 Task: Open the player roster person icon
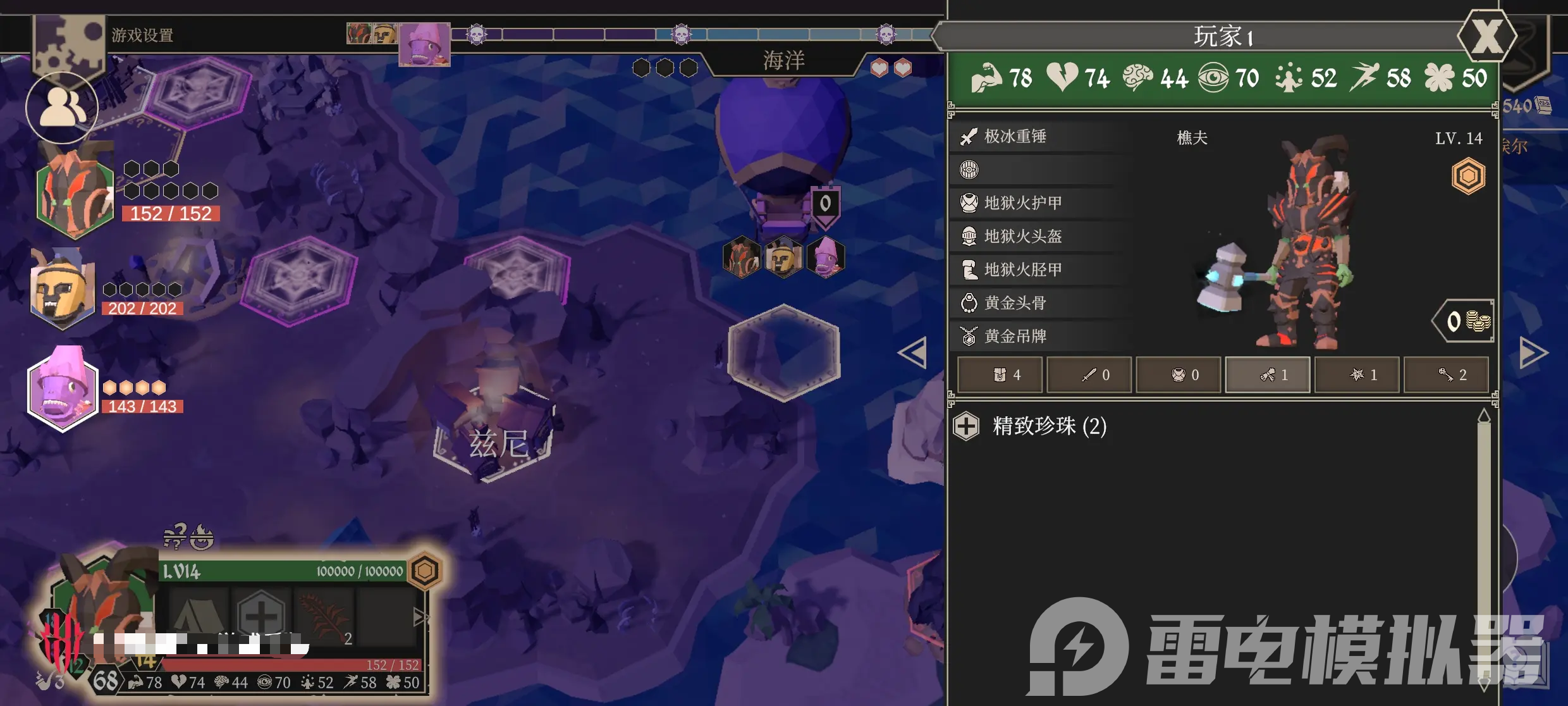click(61, 108)
